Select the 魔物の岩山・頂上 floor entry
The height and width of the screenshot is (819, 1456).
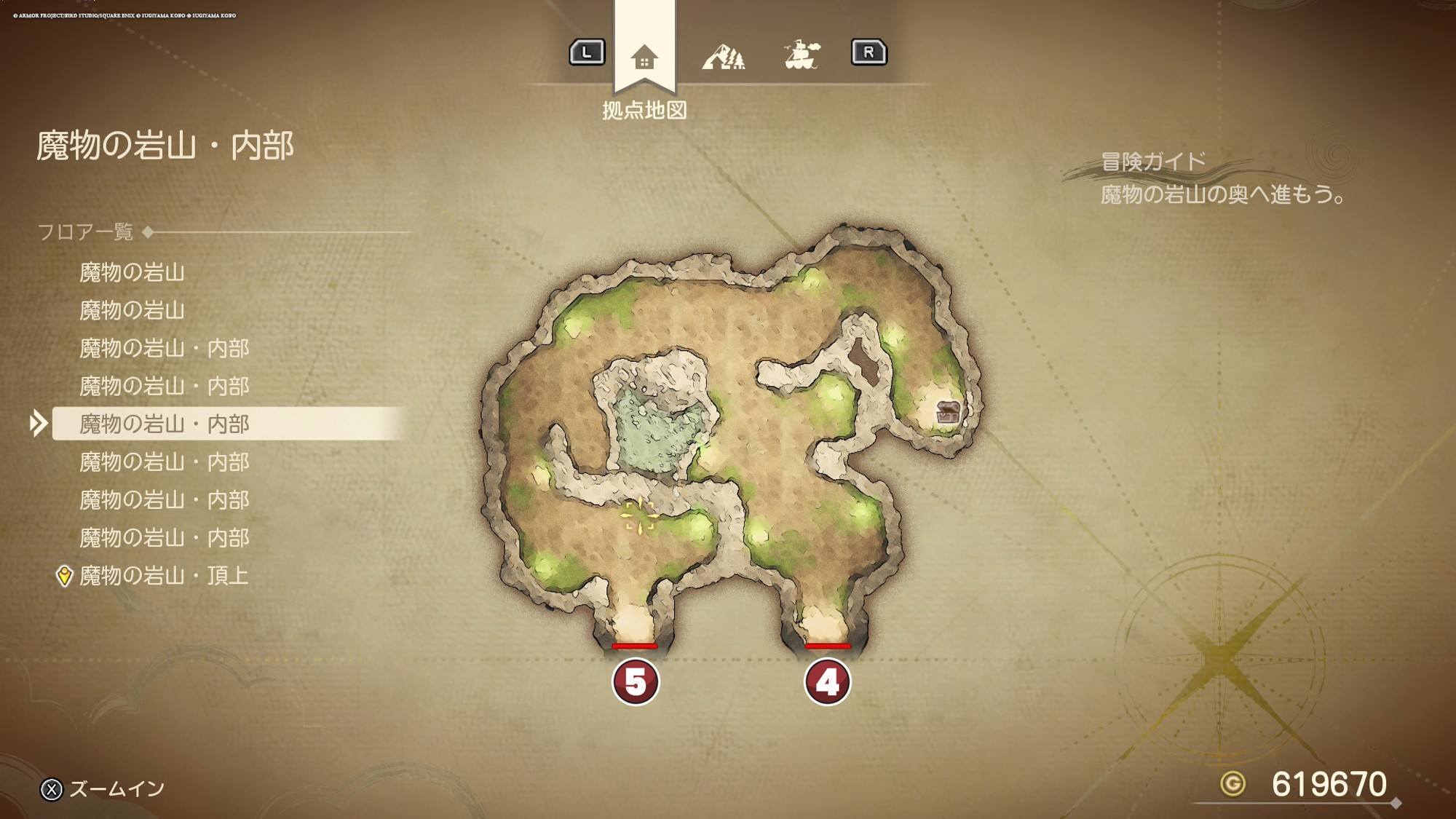coord(165,576)
